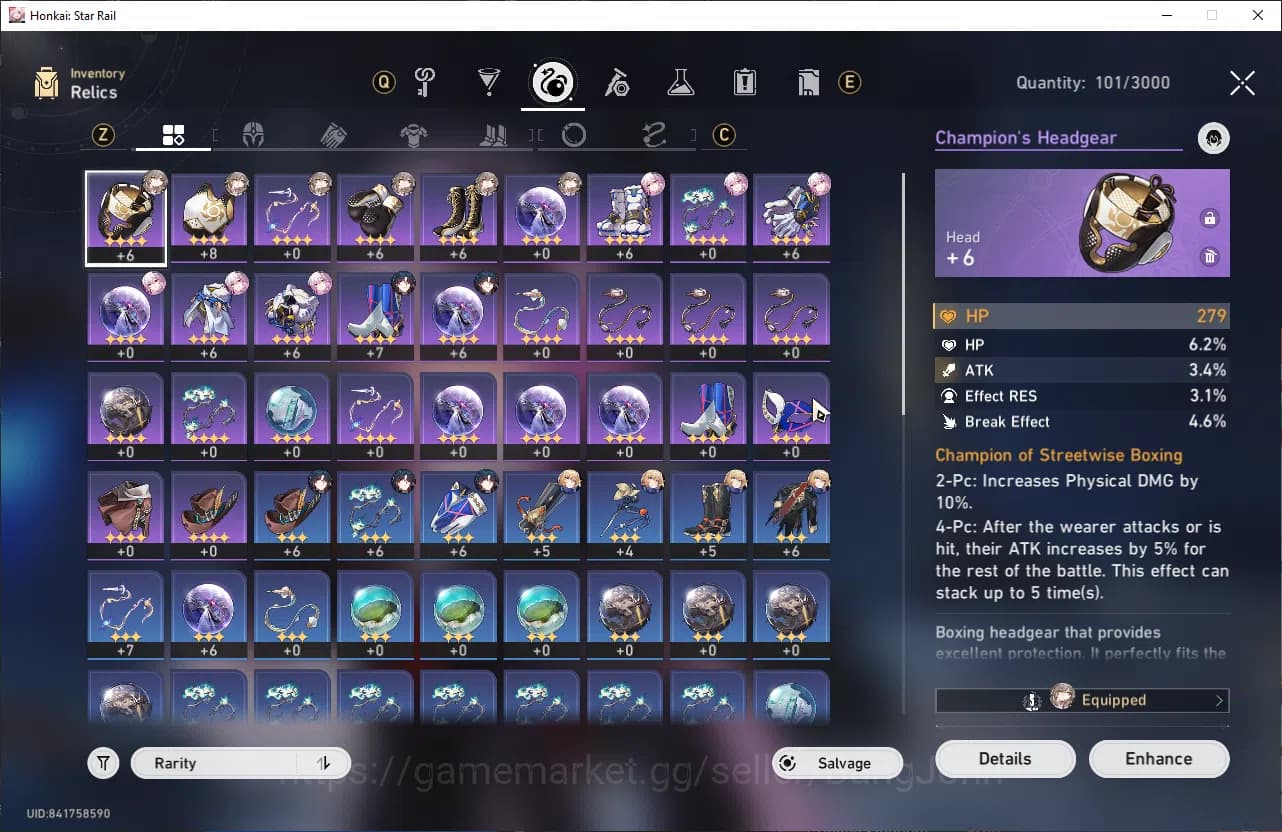Show all relics with the grid tab
The width and height of the screenshot is (1282, 832).
[173, 135]
